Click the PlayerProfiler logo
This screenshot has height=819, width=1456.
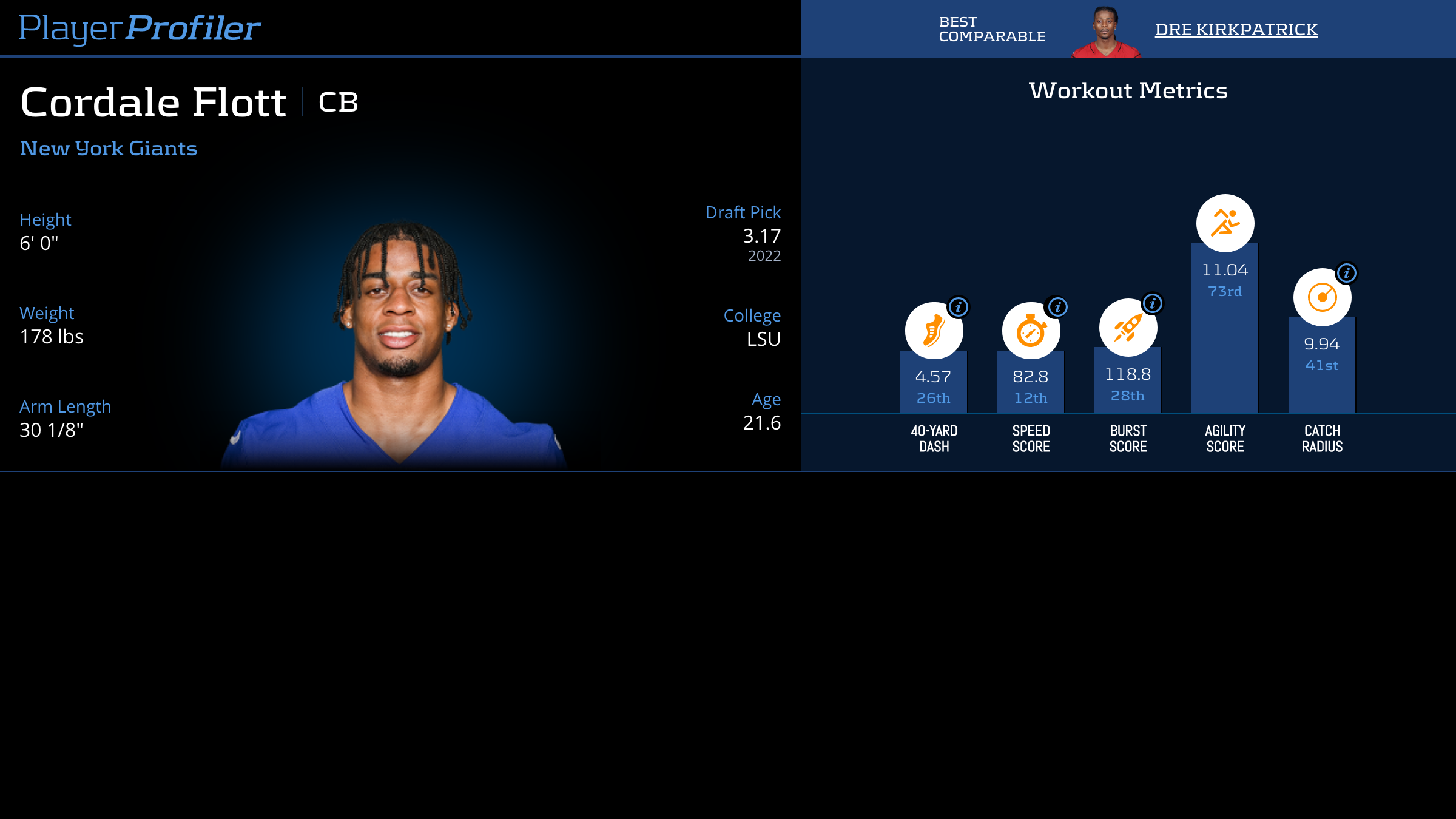click(140, 28)
